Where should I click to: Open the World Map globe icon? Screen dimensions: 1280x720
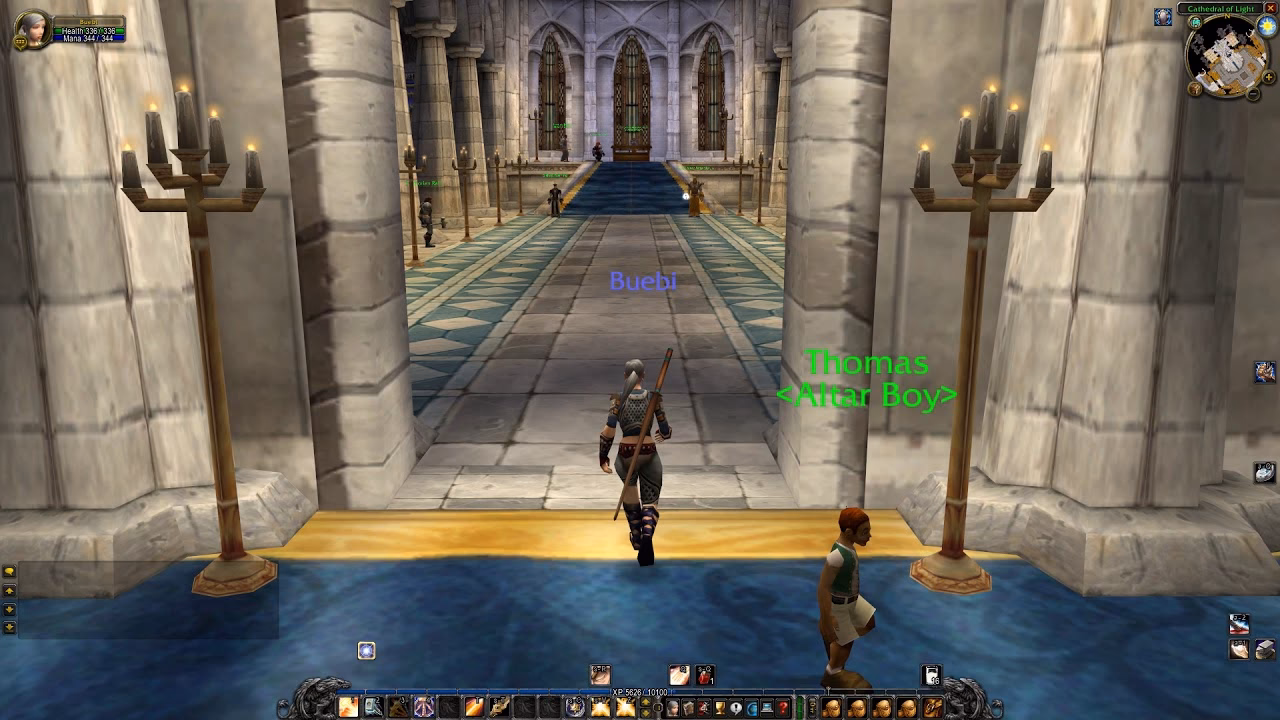751,706
